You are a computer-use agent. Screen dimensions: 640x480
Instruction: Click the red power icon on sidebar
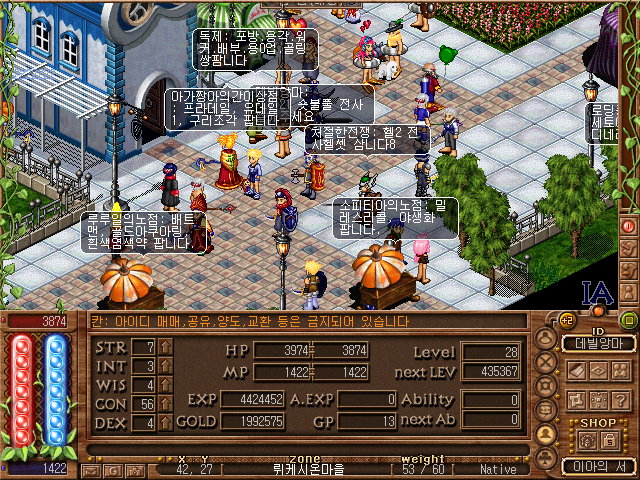coord(628,226)
